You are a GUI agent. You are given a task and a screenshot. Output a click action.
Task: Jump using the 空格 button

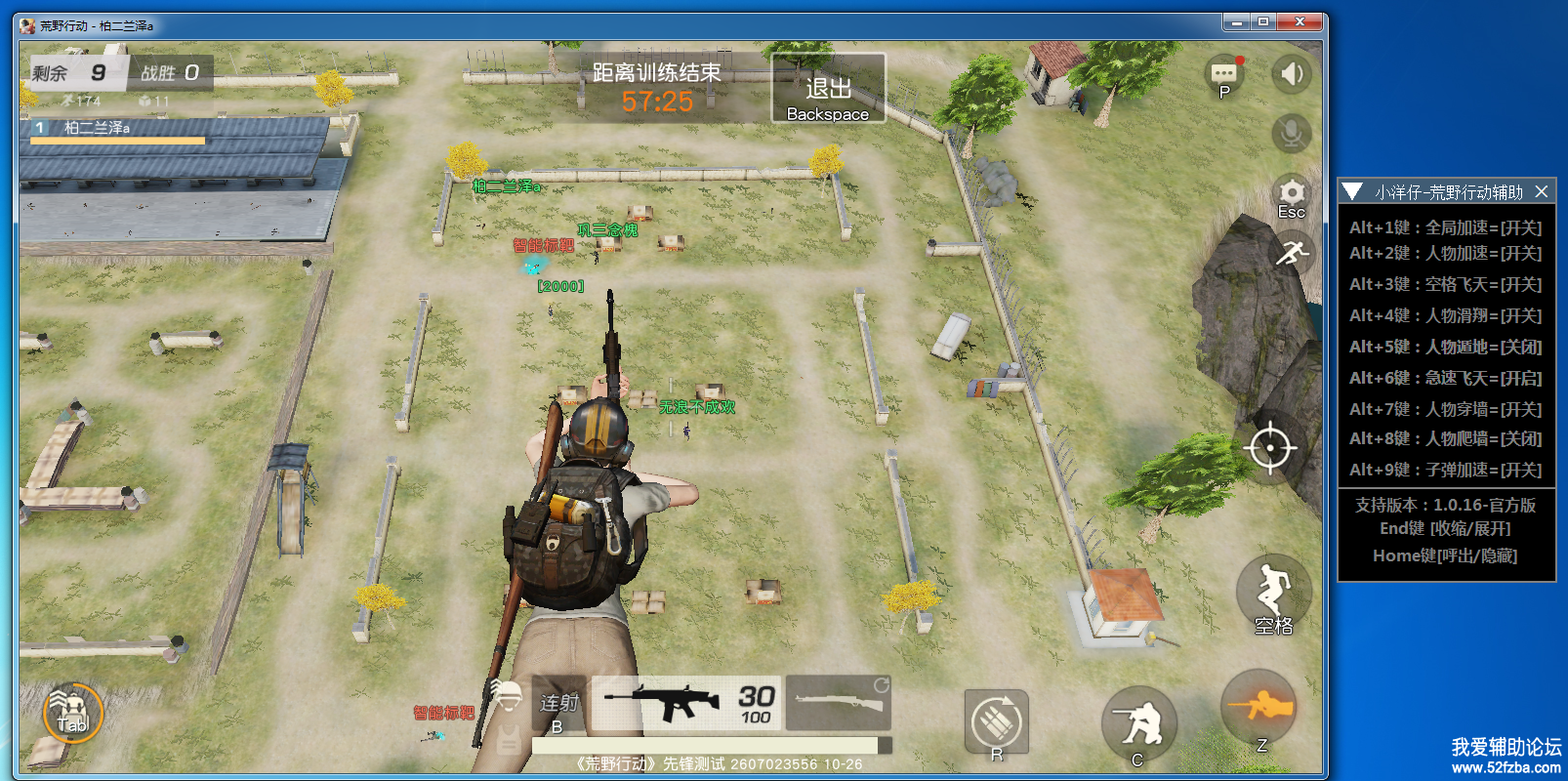click(1272, 594)
